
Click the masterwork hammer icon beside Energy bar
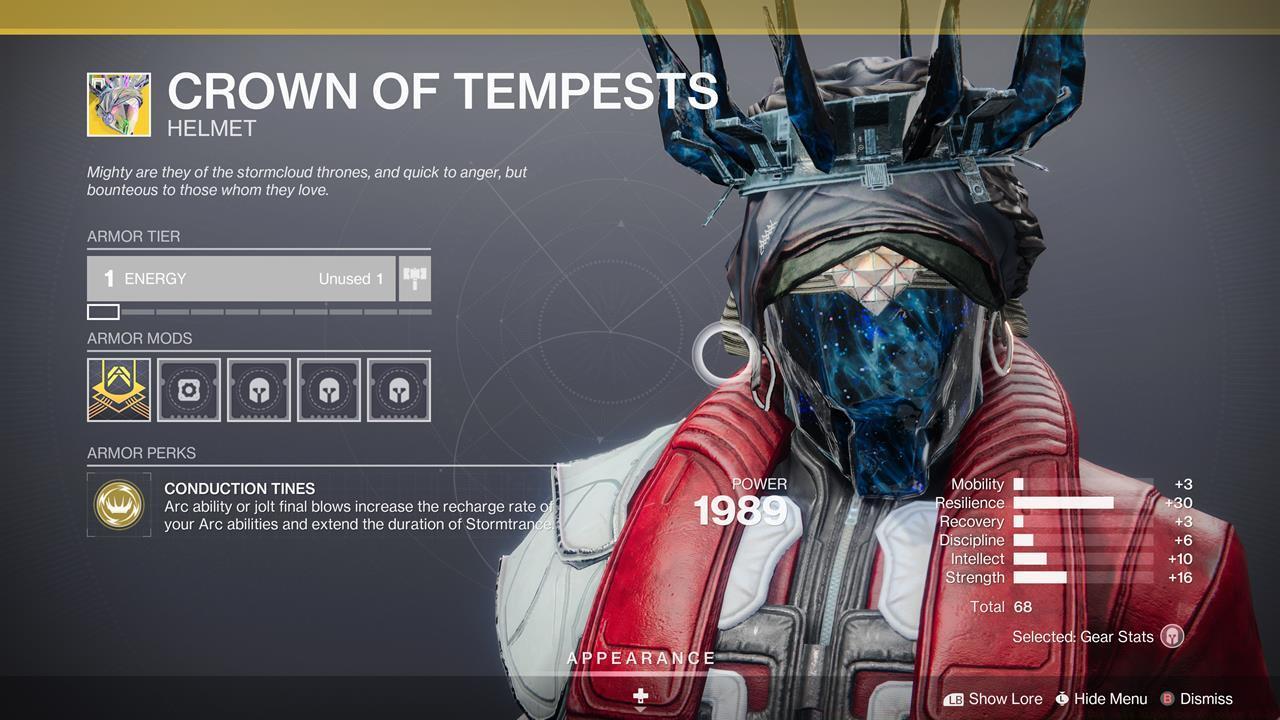416,279
